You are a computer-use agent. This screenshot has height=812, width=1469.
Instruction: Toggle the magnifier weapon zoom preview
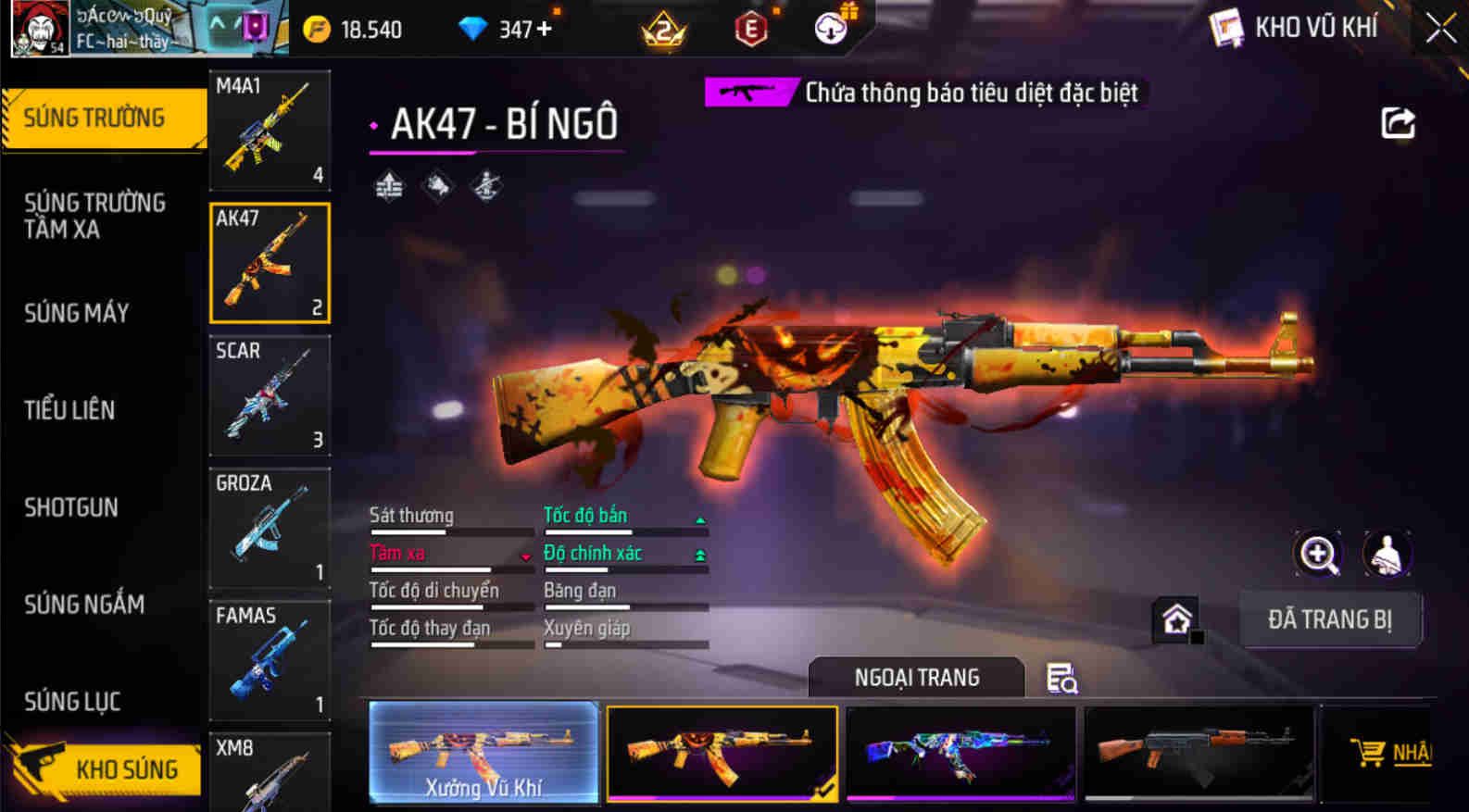coord(1319,555)
